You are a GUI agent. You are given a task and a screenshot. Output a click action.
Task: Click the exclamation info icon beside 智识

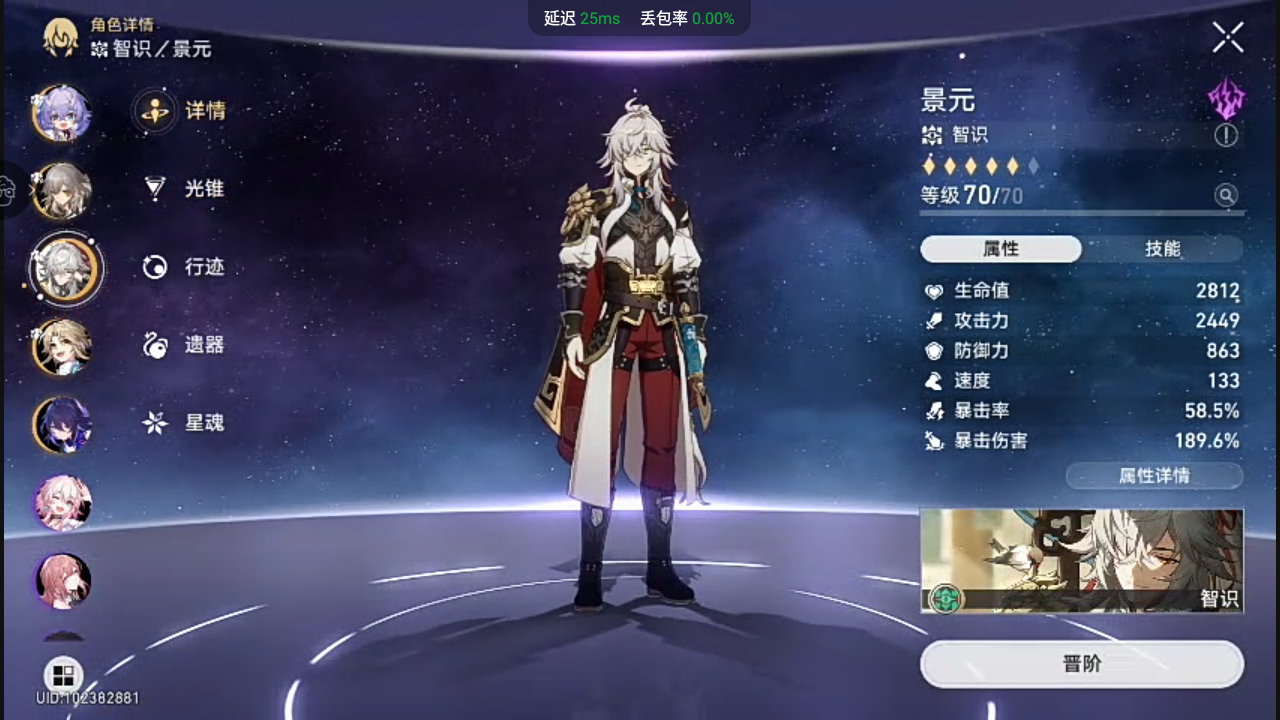click(1226, 135)
